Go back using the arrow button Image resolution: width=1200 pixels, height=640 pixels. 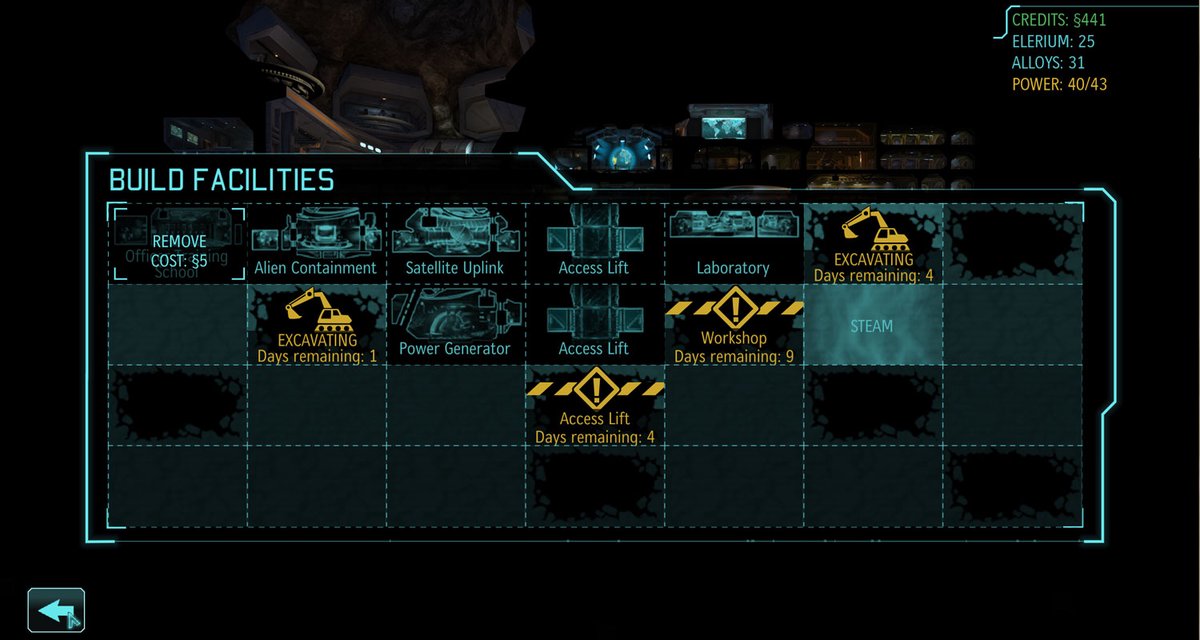tap(56, 609)
